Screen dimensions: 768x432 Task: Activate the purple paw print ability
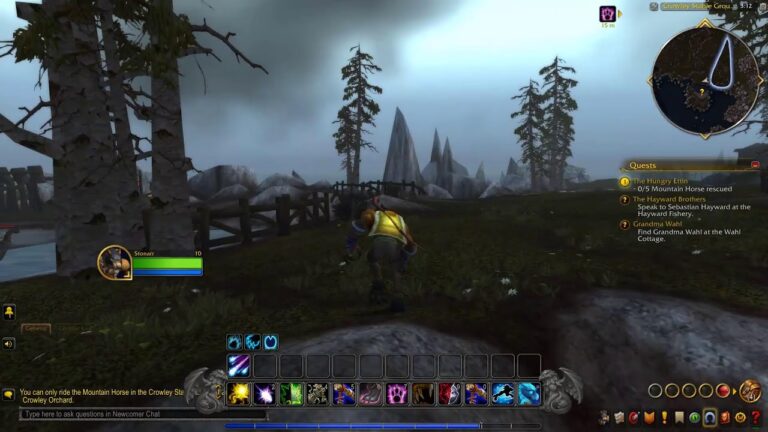397,394
